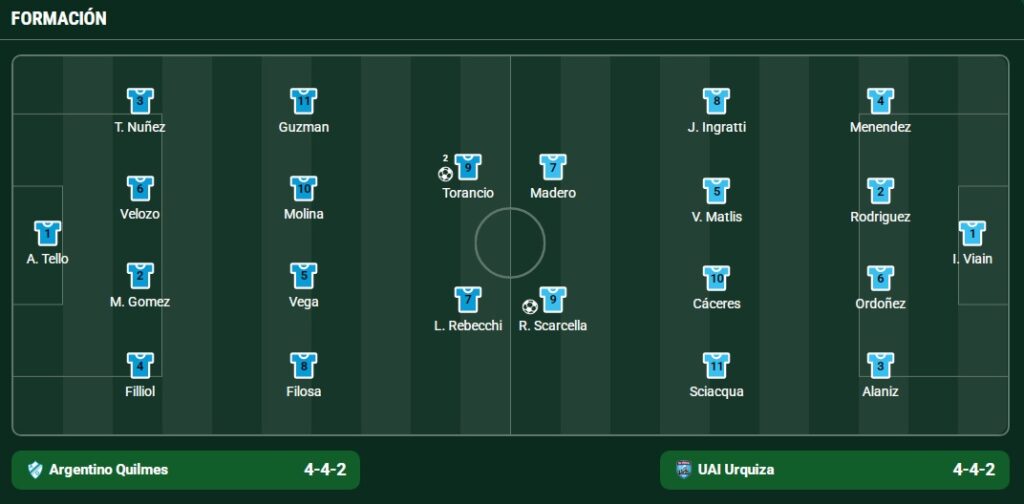Select M. Gomez in the lineup
The height and width of the screenshot is (504, 1024).
coord(140,276)
